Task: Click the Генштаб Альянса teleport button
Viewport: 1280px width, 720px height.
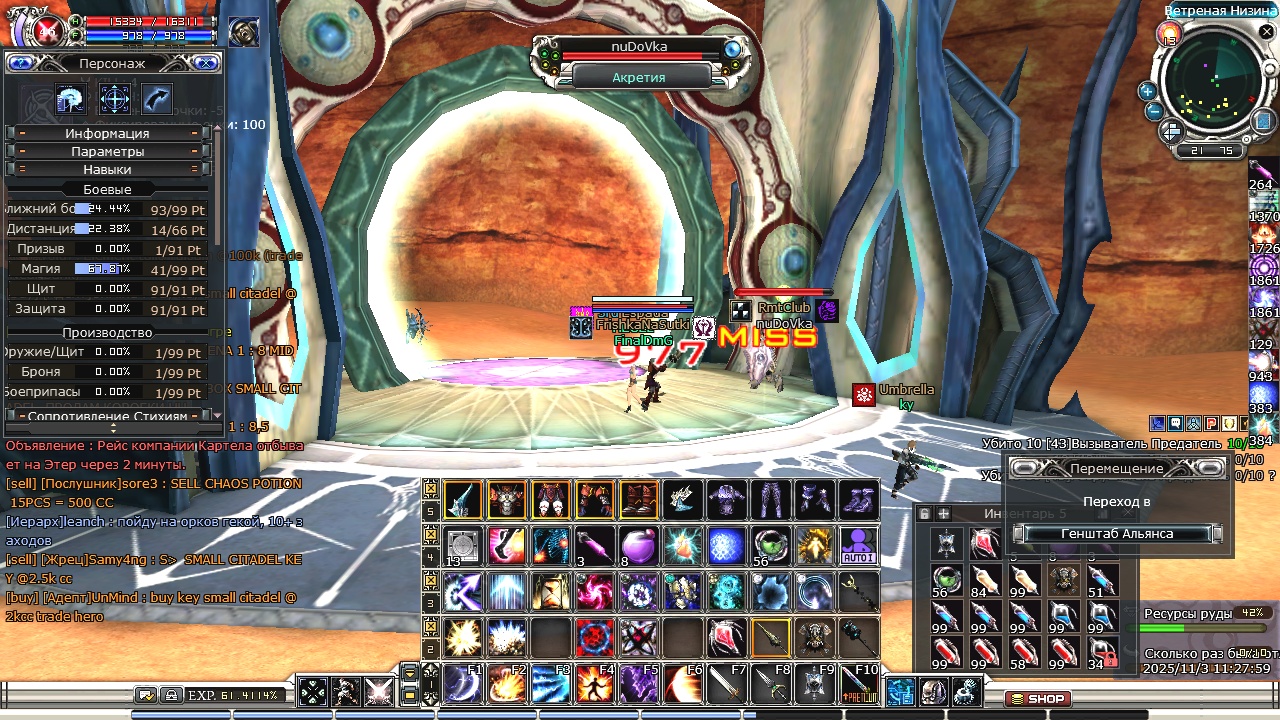Action: point(1117,534)
